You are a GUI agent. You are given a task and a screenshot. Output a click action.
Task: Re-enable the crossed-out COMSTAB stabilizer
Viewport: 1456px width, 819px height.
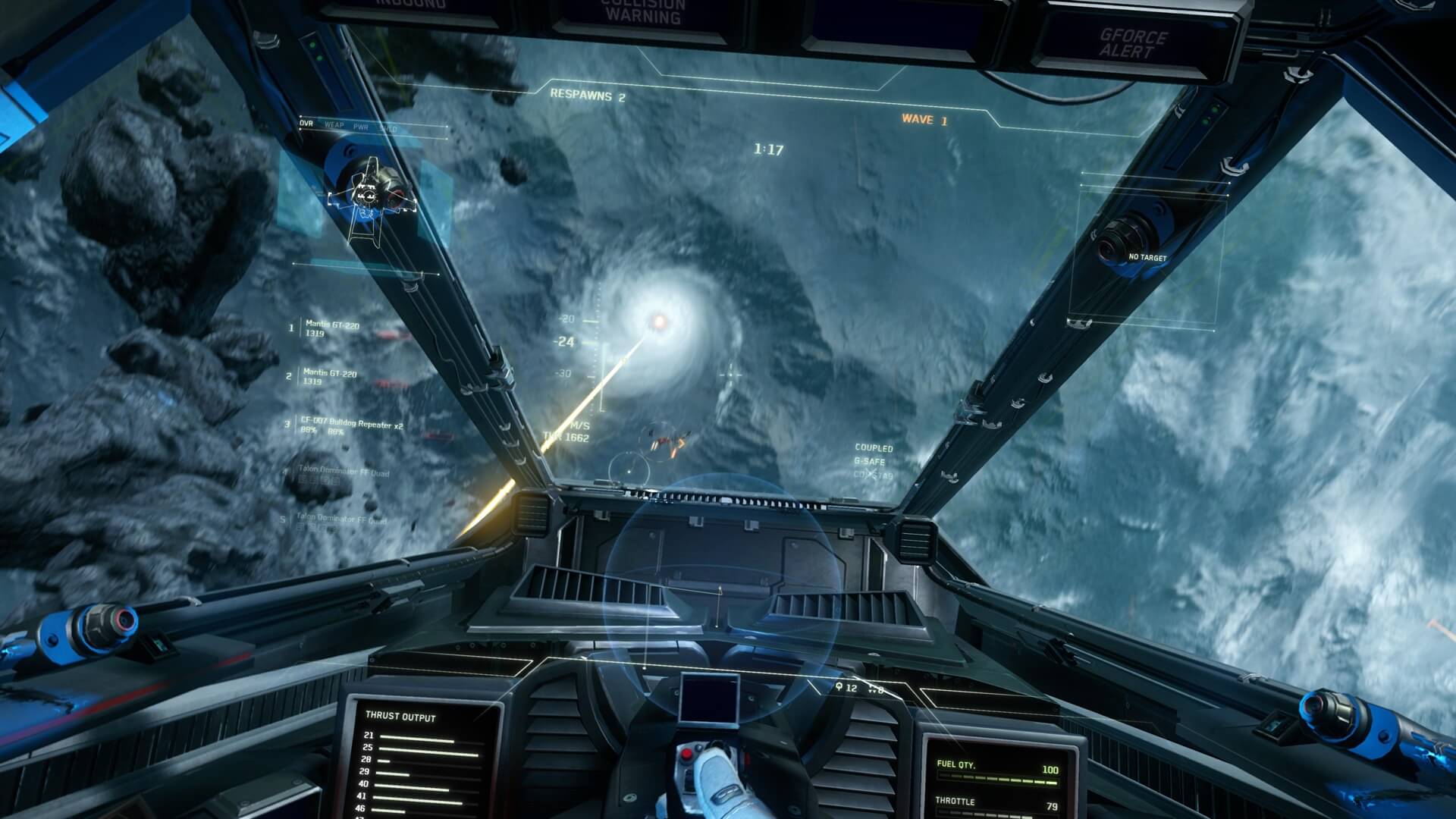click(x=876, y=475)
